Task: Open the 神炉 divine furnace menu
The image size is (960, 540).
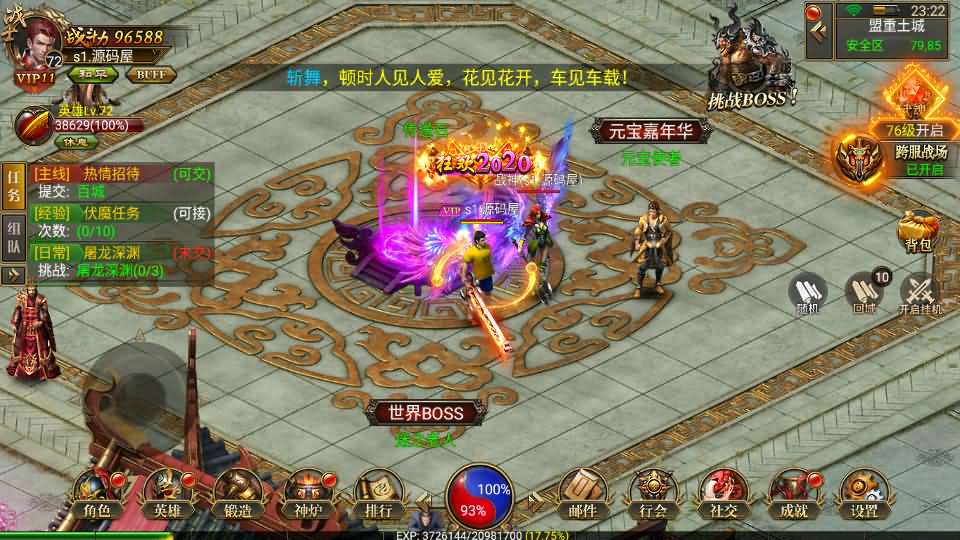Action: click(308, 496)
